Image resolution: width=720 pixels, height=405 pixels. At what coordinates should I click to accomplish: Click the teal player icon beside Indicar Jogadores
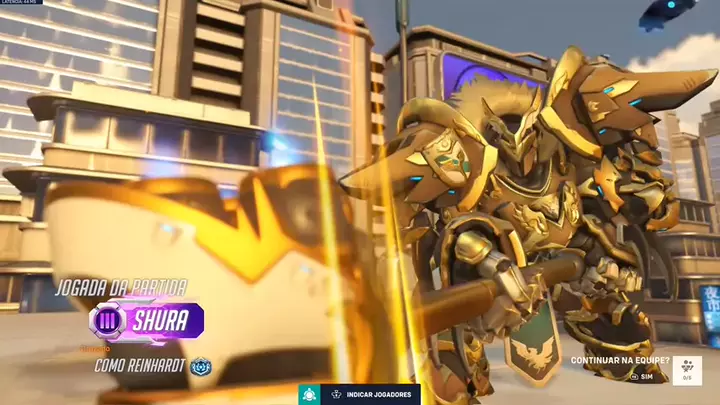(309, 394)
